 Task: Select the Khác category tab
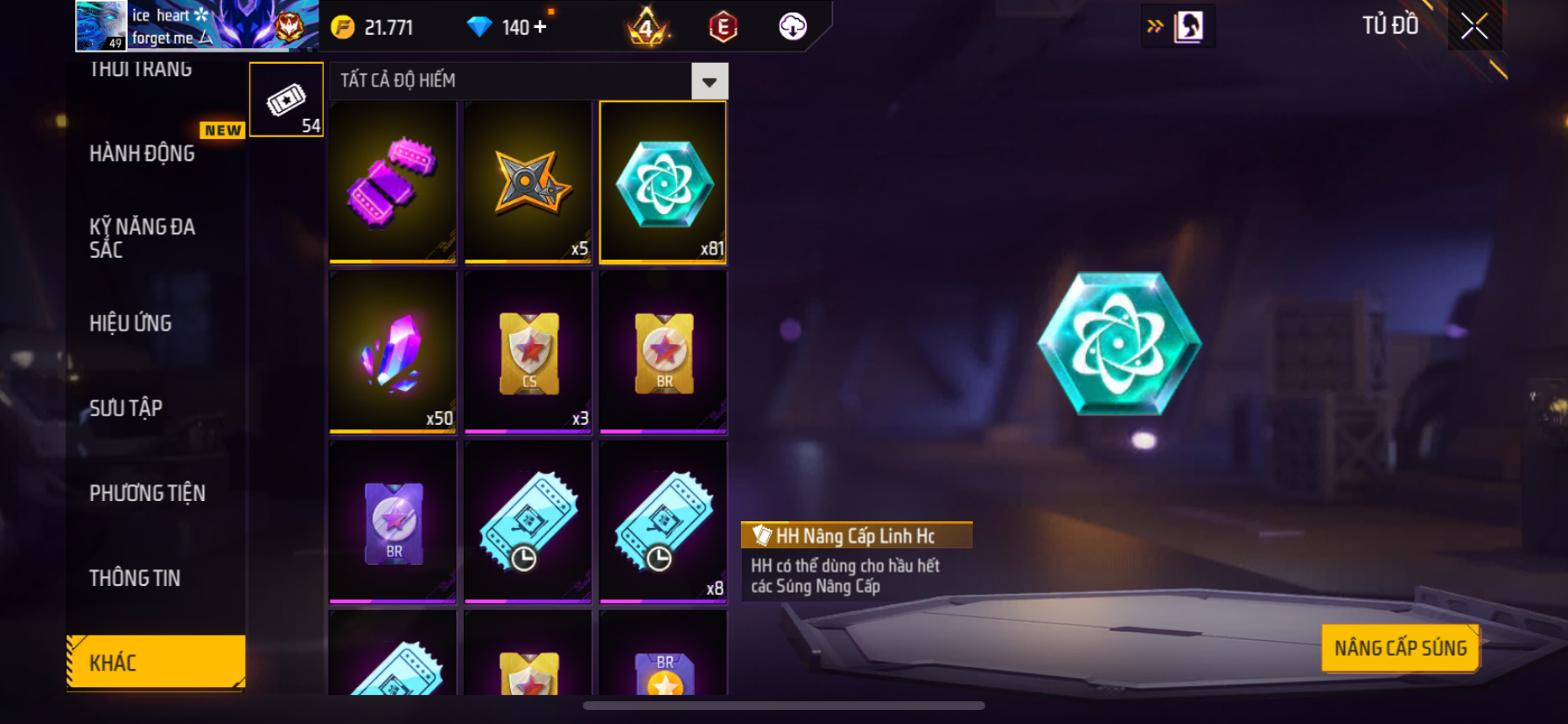point(156,662)
